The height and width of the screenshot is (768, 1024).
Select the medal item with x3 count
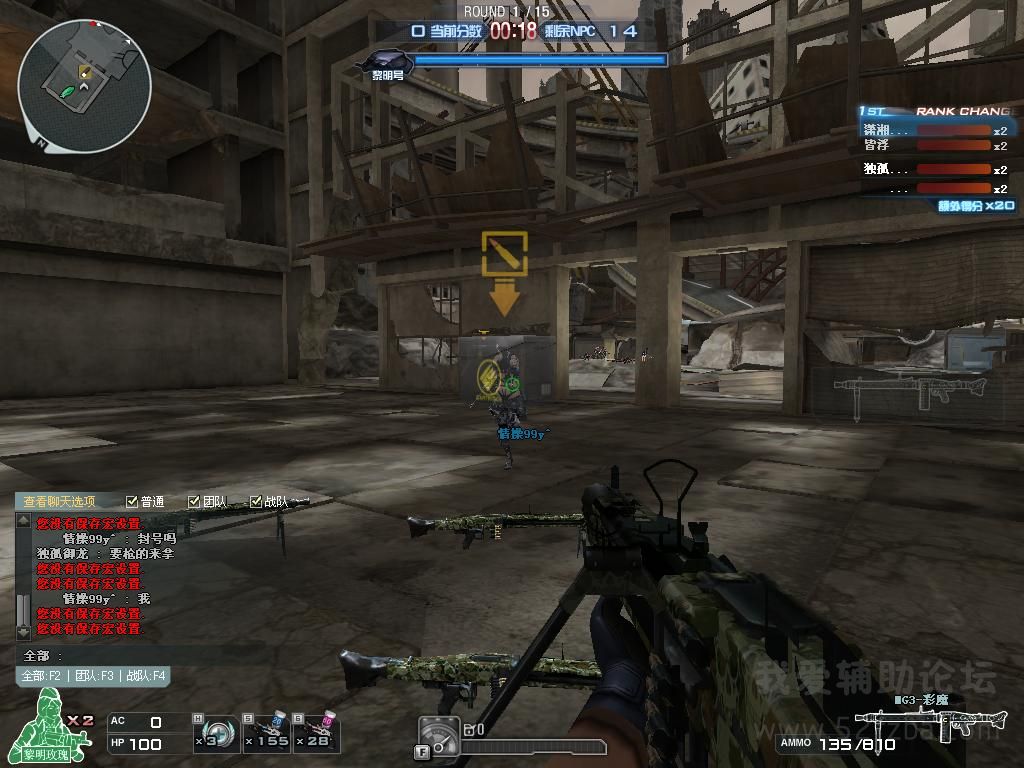(x=214, y=733)
